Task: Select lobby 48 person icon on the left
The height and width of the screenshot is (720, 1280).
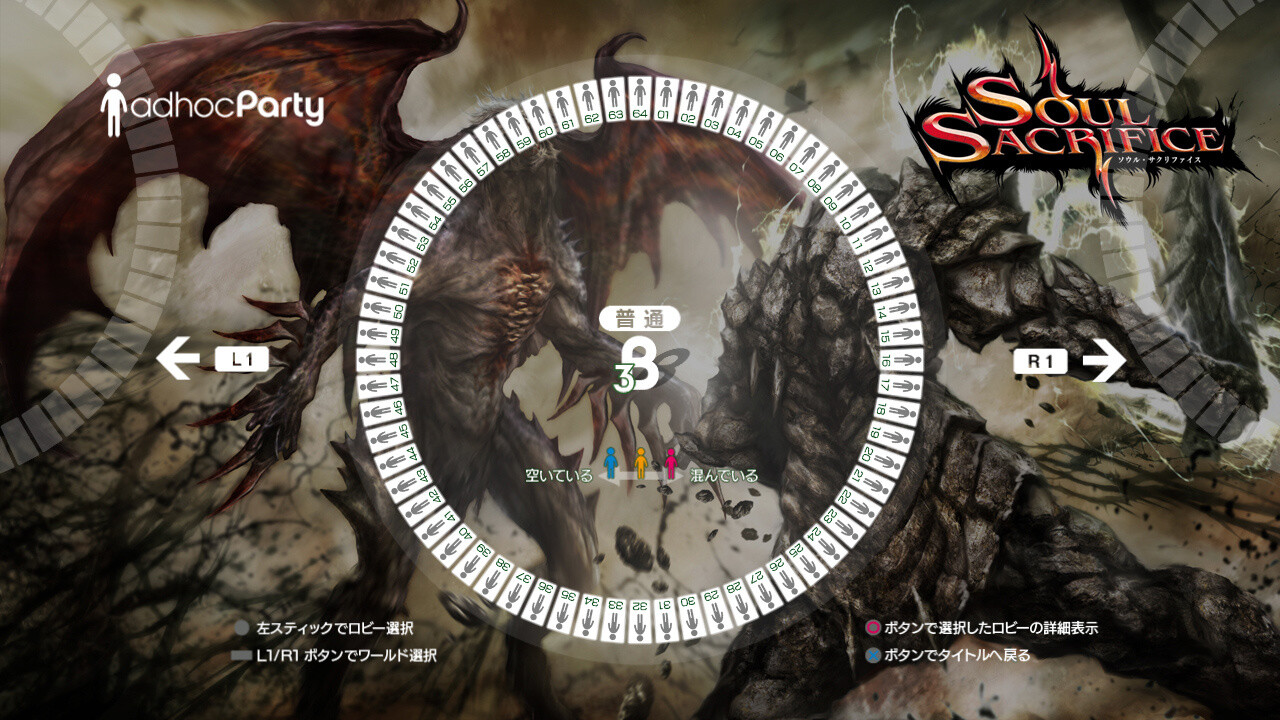Action: [x=372, y=358]
